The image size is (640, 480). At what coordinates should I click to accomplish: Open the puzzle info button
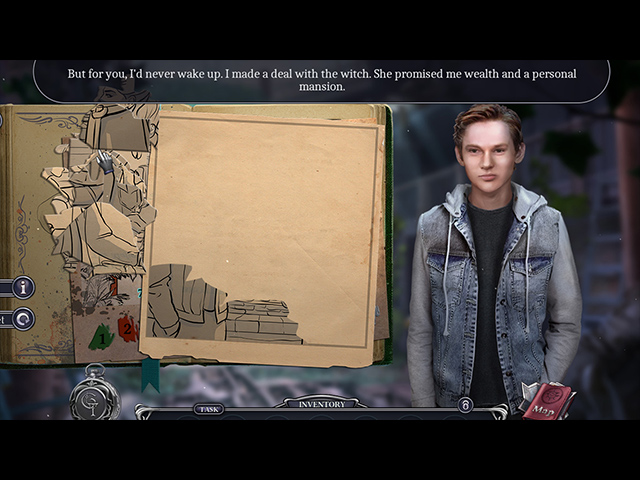point(22,288)
